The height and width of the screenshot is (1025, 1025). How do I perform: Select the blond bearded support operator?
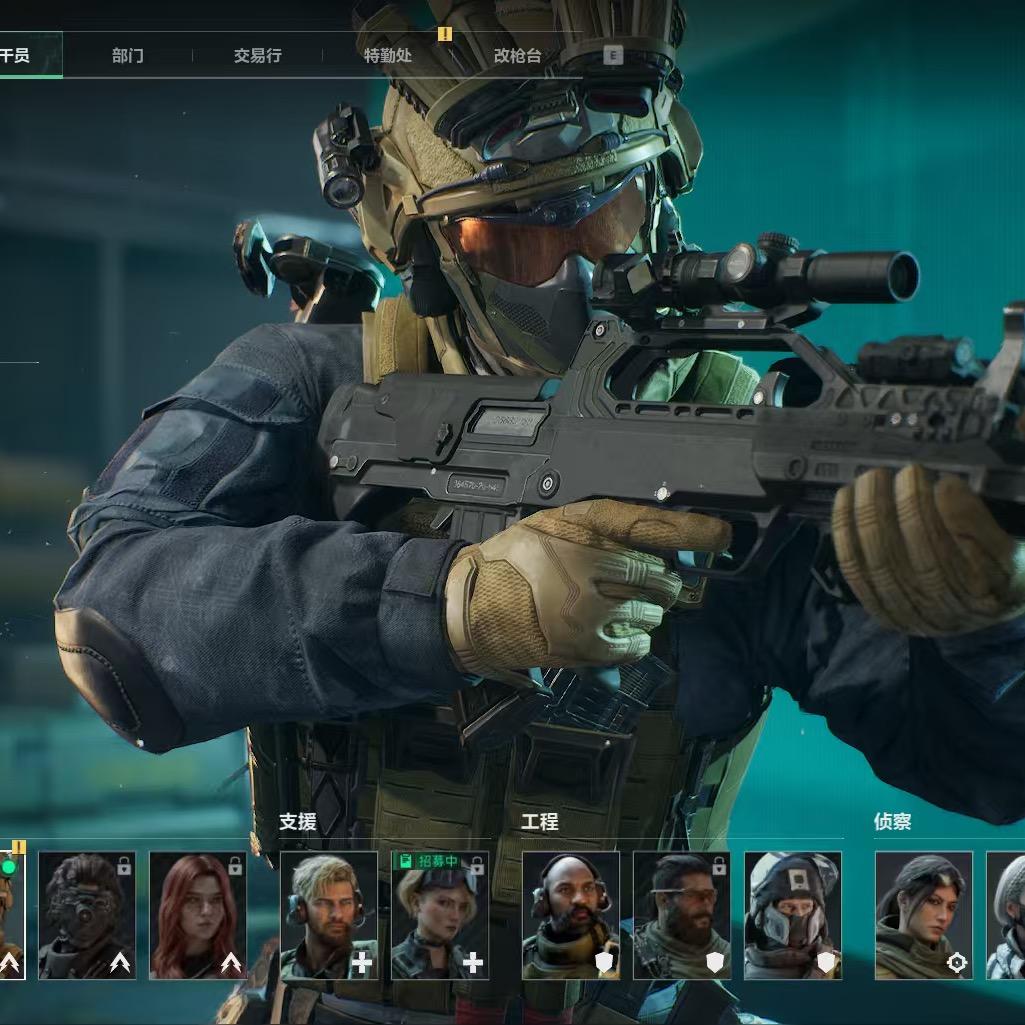tap(329, 915)
